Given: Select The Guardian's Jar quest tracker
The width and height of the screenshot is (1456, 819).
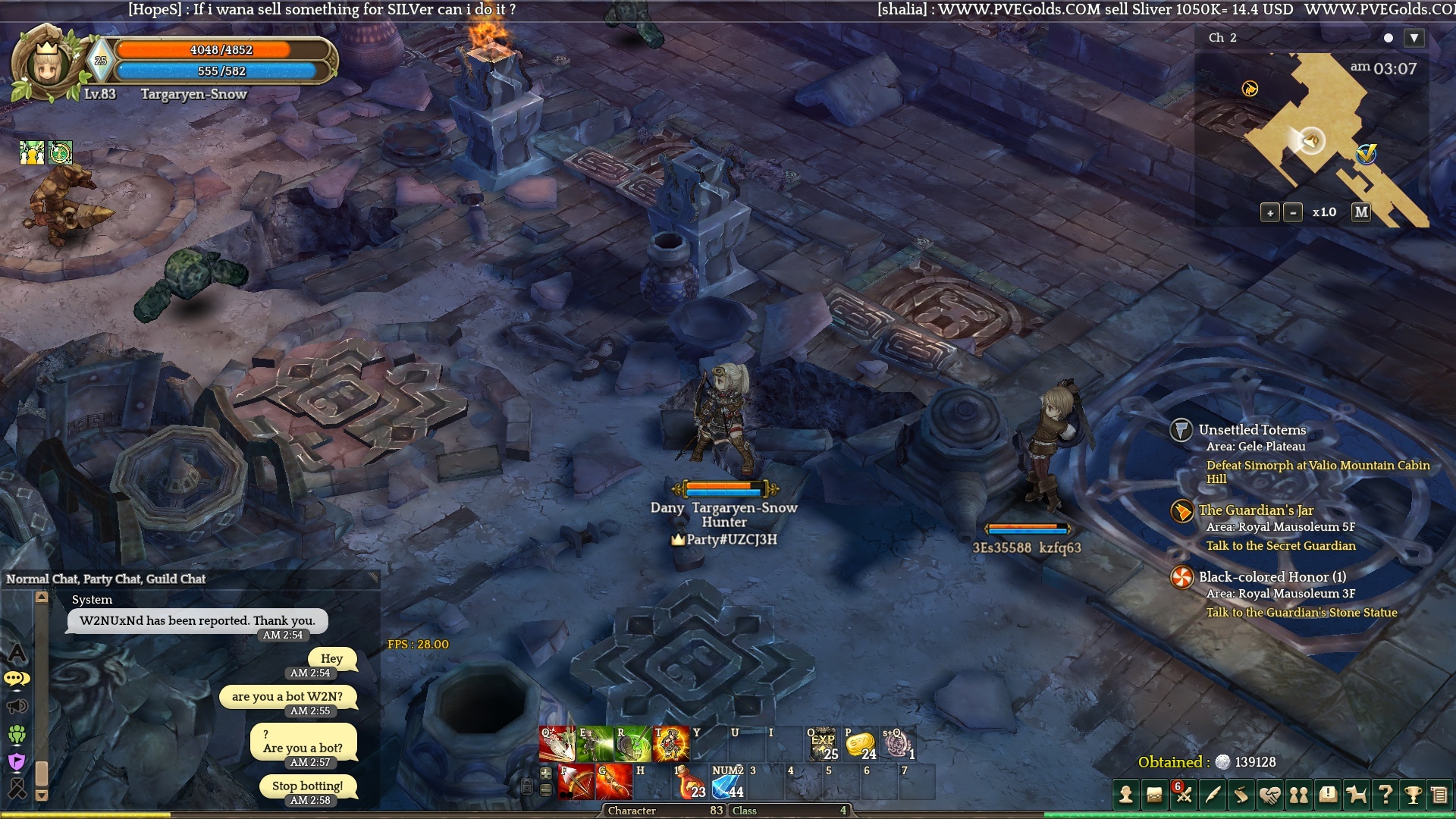Looking at the screenshot, I should tap(1256, 510).
